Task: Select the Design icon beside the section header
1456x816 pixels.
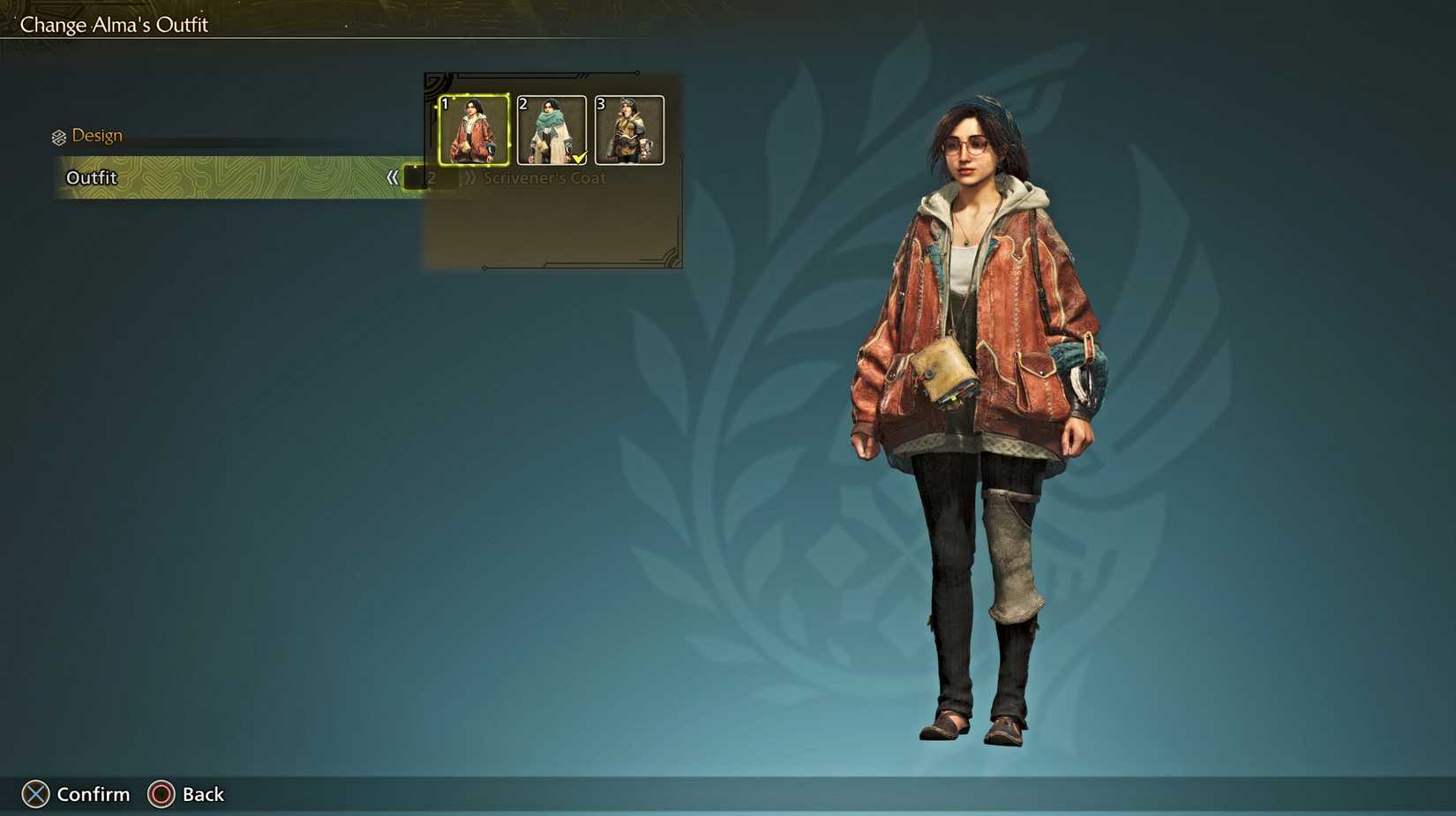Action: pos(58,136)
